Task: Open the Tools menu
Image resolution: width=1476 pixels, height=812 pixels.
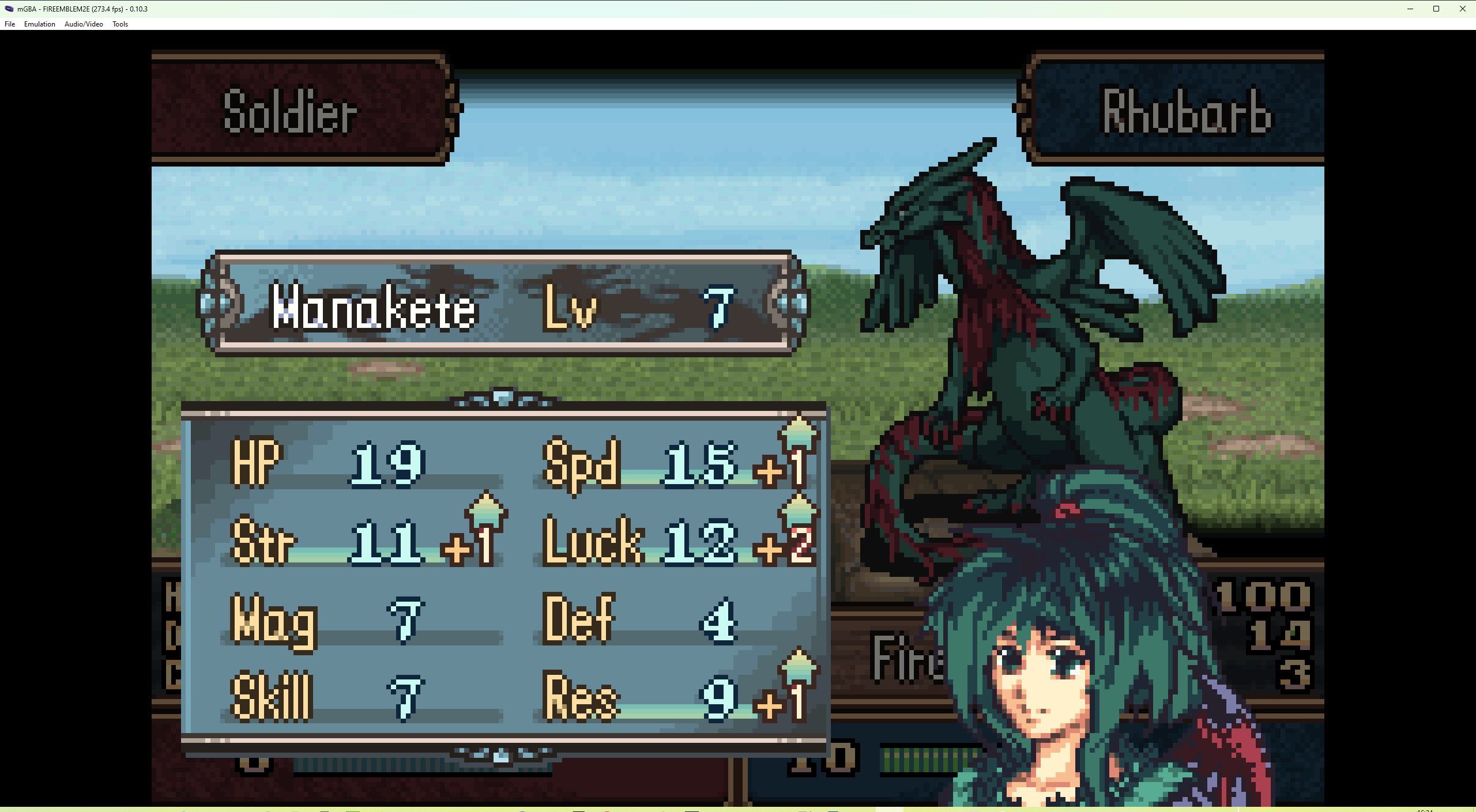Action: click(119, 24)
